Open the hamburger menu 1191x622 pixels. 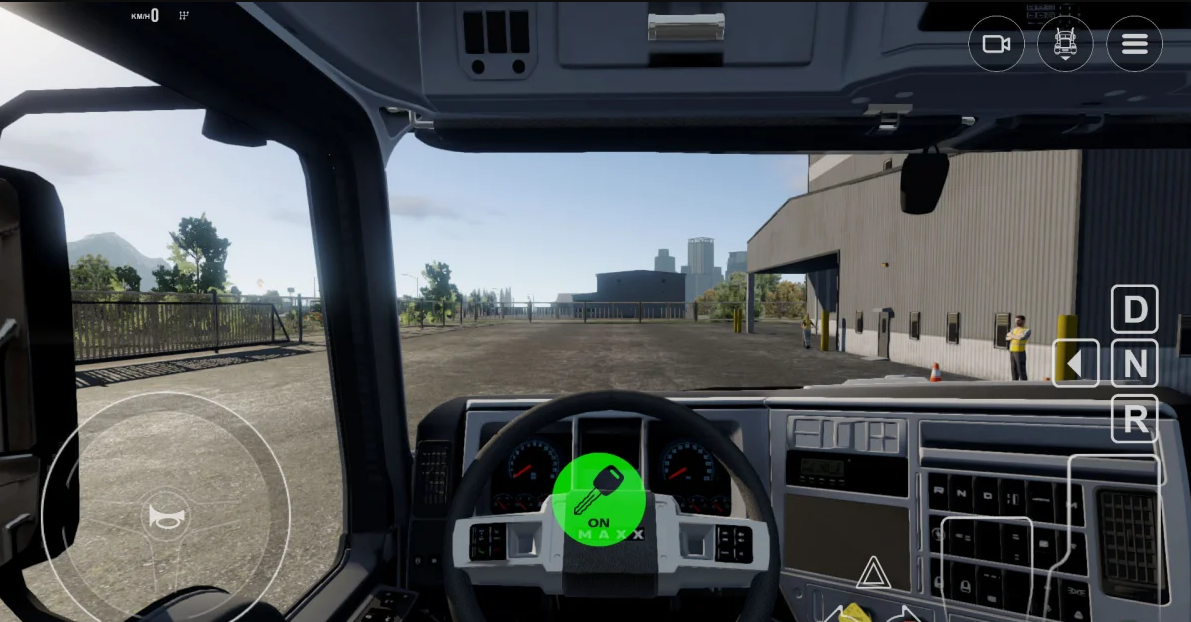click(x=1134, y=44)
